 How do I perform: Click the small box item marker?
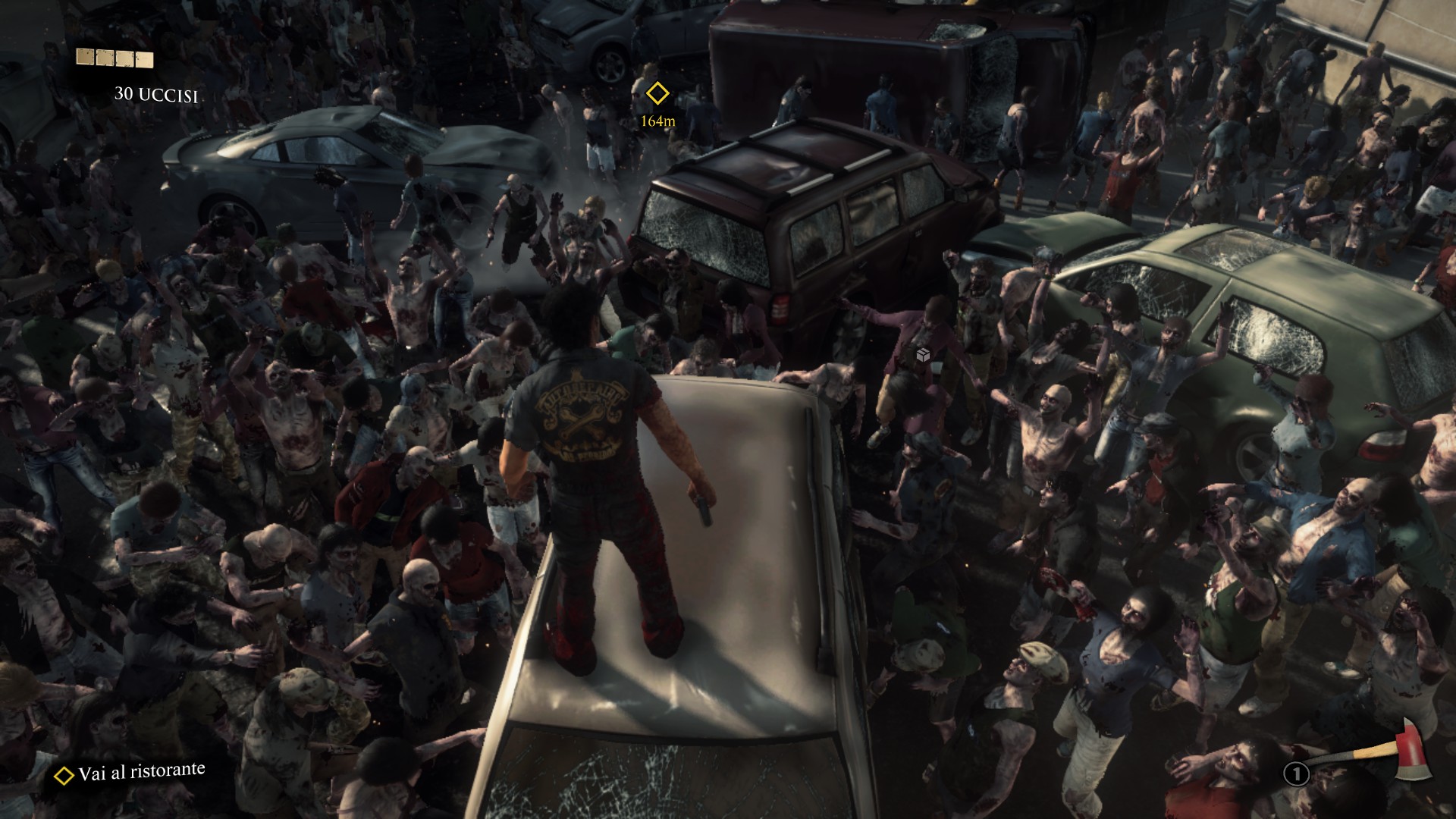pyautogui.click(x=923, y=355)
